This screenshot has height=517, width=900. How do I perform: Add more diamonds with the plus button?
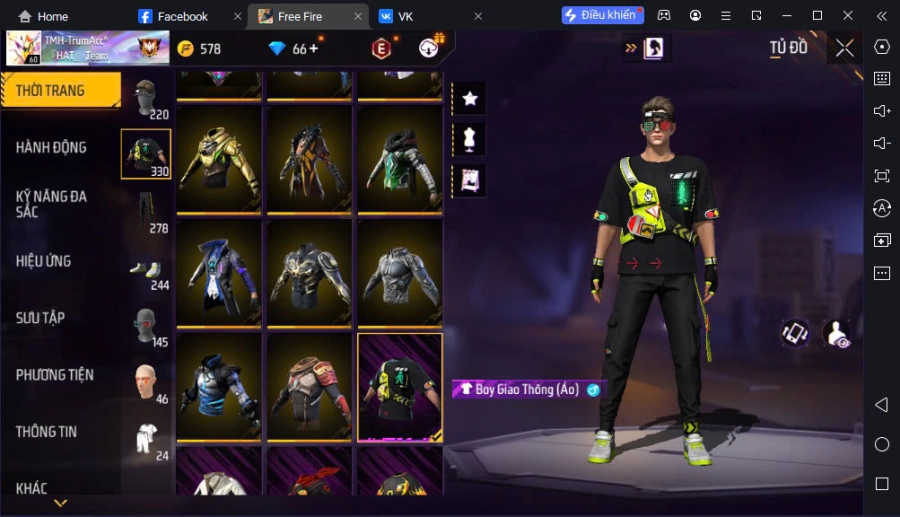click(314, 49)
